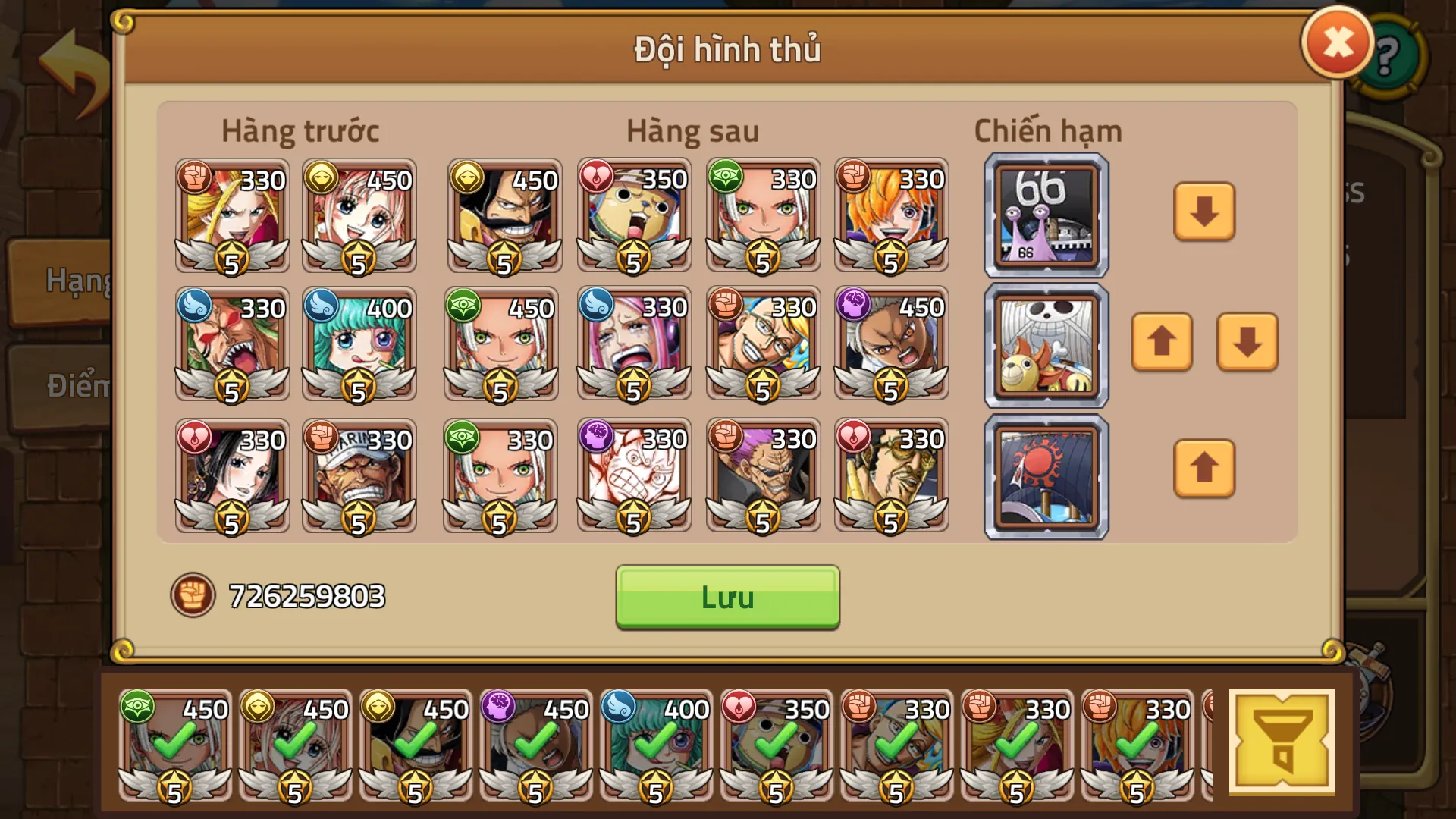Click the green eye badge on 330 hero

coord(726,177)
